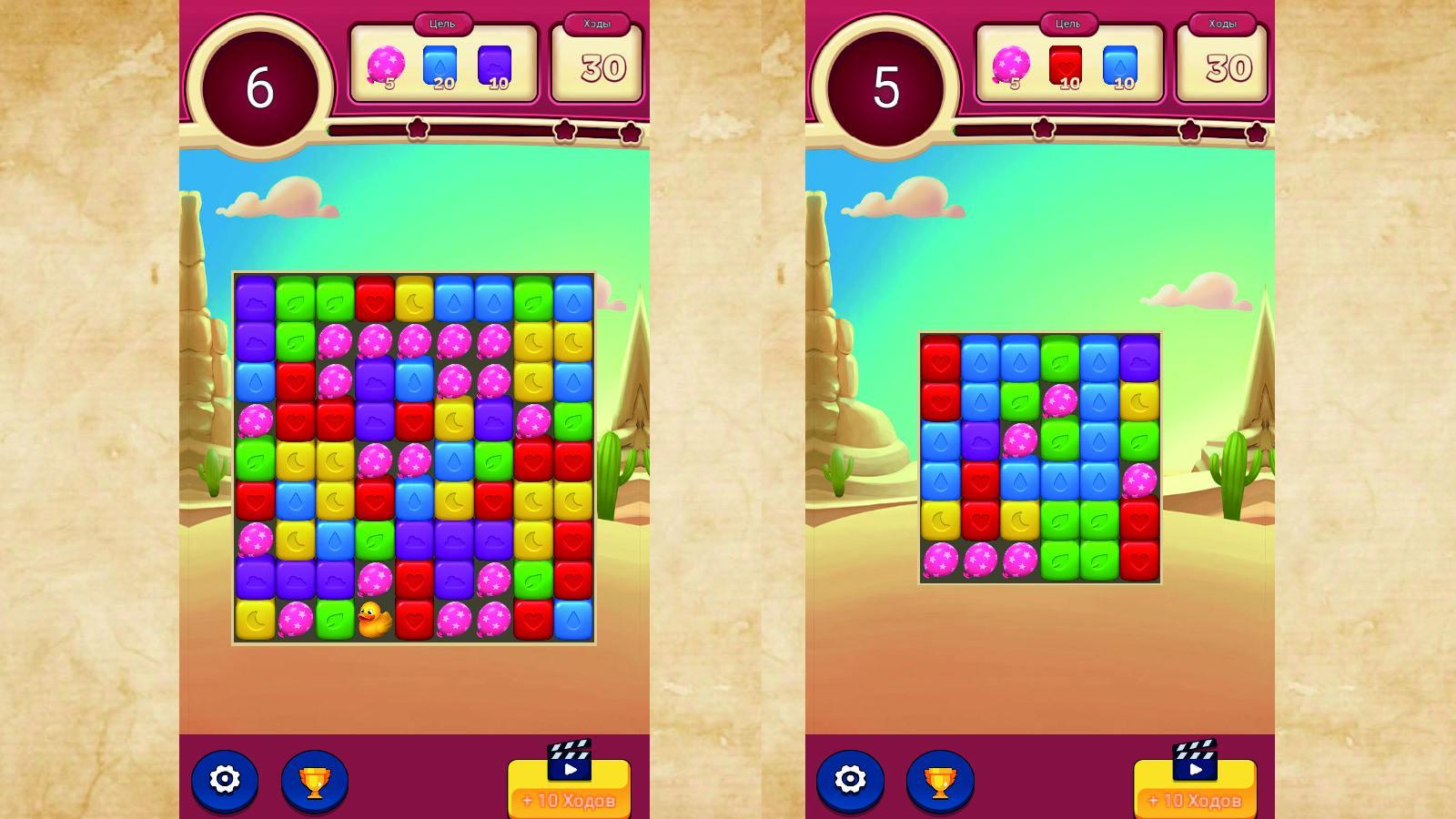Viewport: 1456px width, 819px height.
Task: Click the clapperboard video icon above +10 Ходов
Action: click(x=568, y=760)
